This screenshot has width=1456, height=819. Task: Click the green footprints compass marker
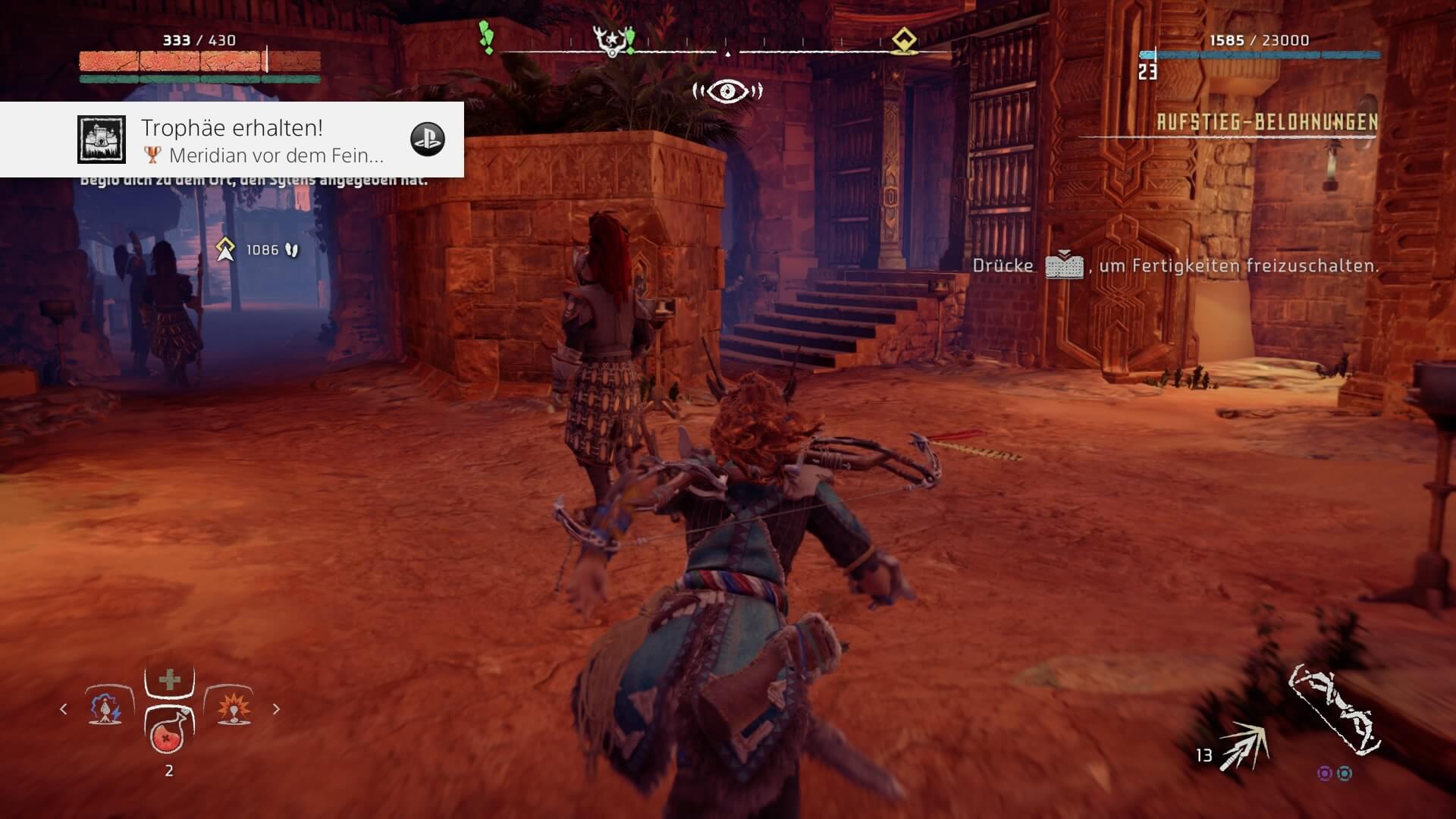486,37
